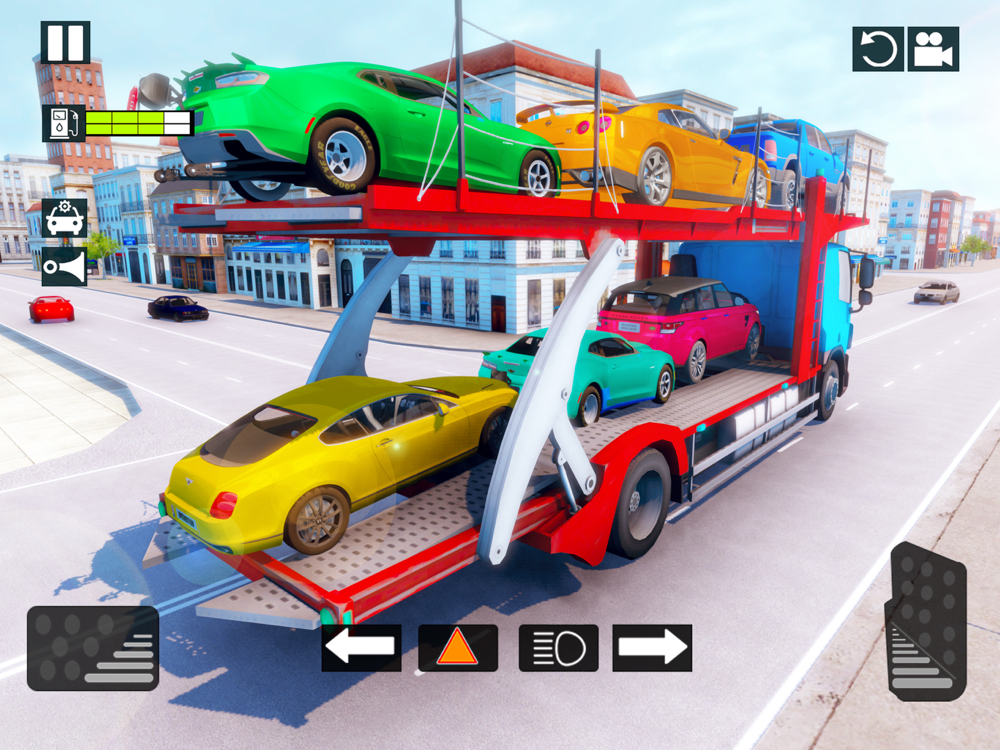
Task: Tap the reset vehicle circular arrow button
Action: pos(877,49)
